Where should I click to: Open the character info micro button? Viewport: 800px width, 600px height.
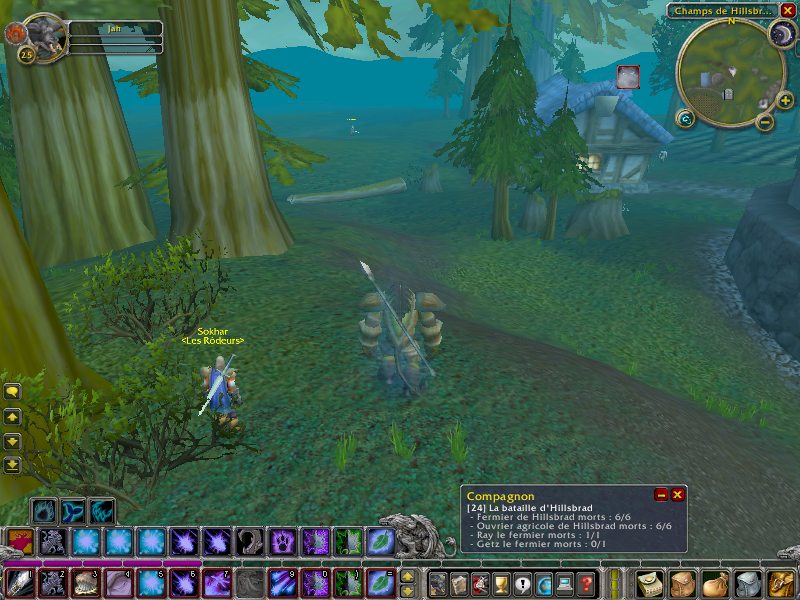pos(437,583)
